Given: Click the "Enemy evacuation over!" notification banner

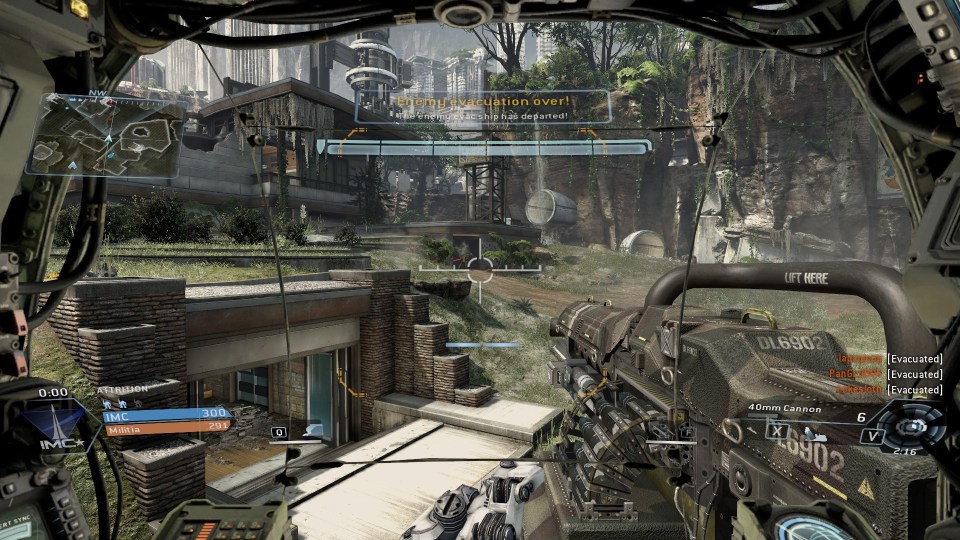Looking at the screenshot, I should click(x=482, y=107).
